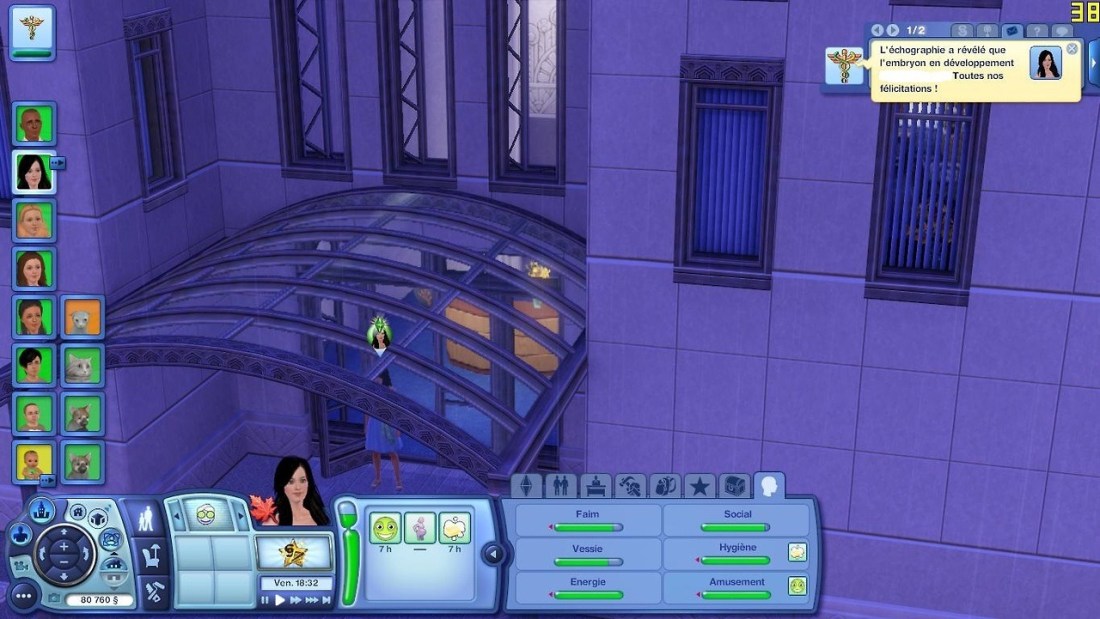Close the échographie notification

pyautogui.click(x=1072, y=48)
